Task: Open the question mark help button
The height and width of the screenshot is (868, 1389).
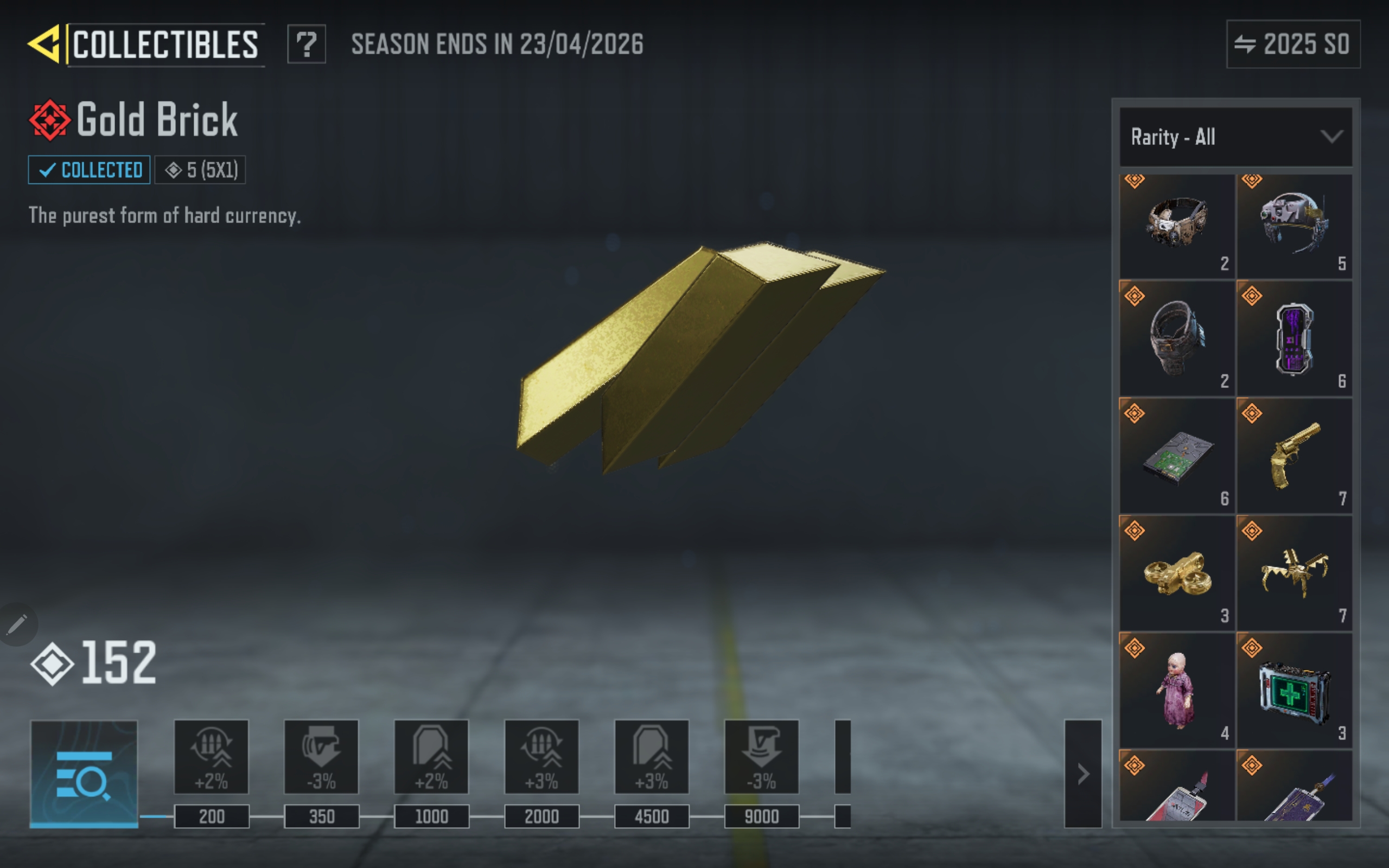Action: (x=307, y=44)
